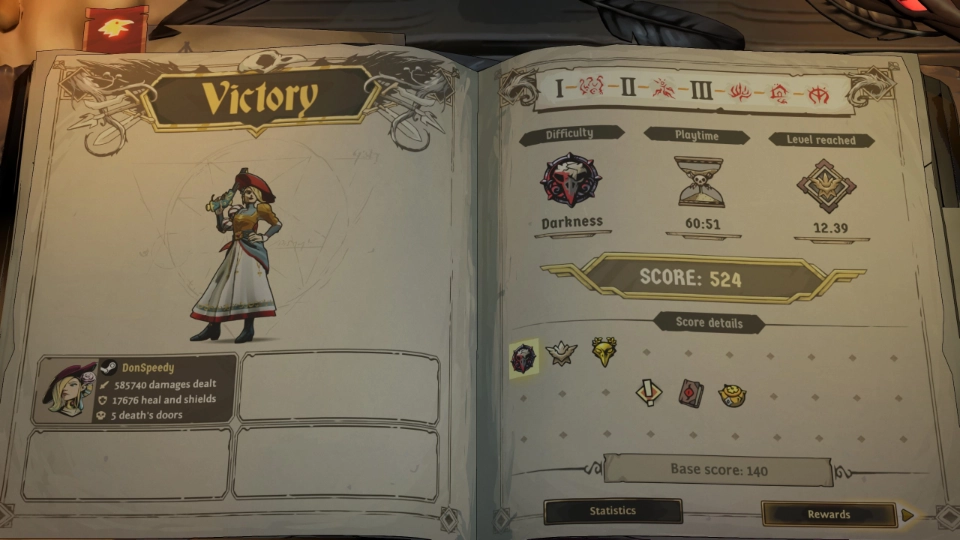Select the golden bird mask score icon
This screenshot has height=540, width=960.
pyautogui.click(x=603, y=351)
